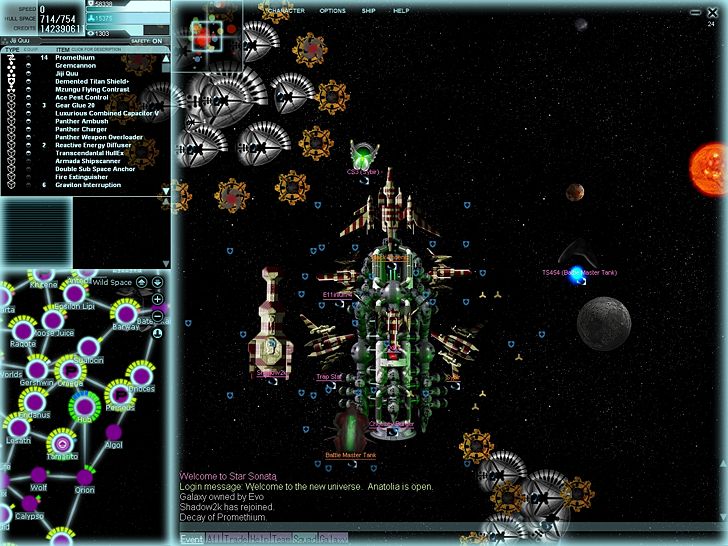Open the Ship menu
This screenshot has width=728, height=546.
pyautogui.click(x=371, y=10)
